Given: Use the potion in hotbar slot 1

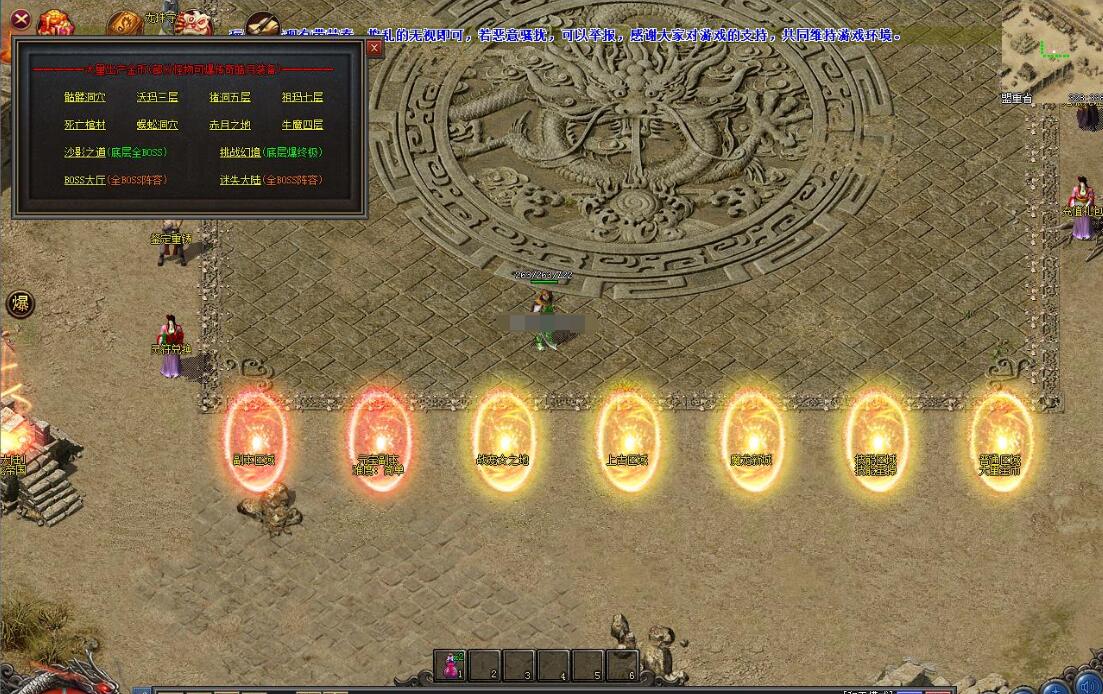Looking at the screenshot, I should click(451, 667).
